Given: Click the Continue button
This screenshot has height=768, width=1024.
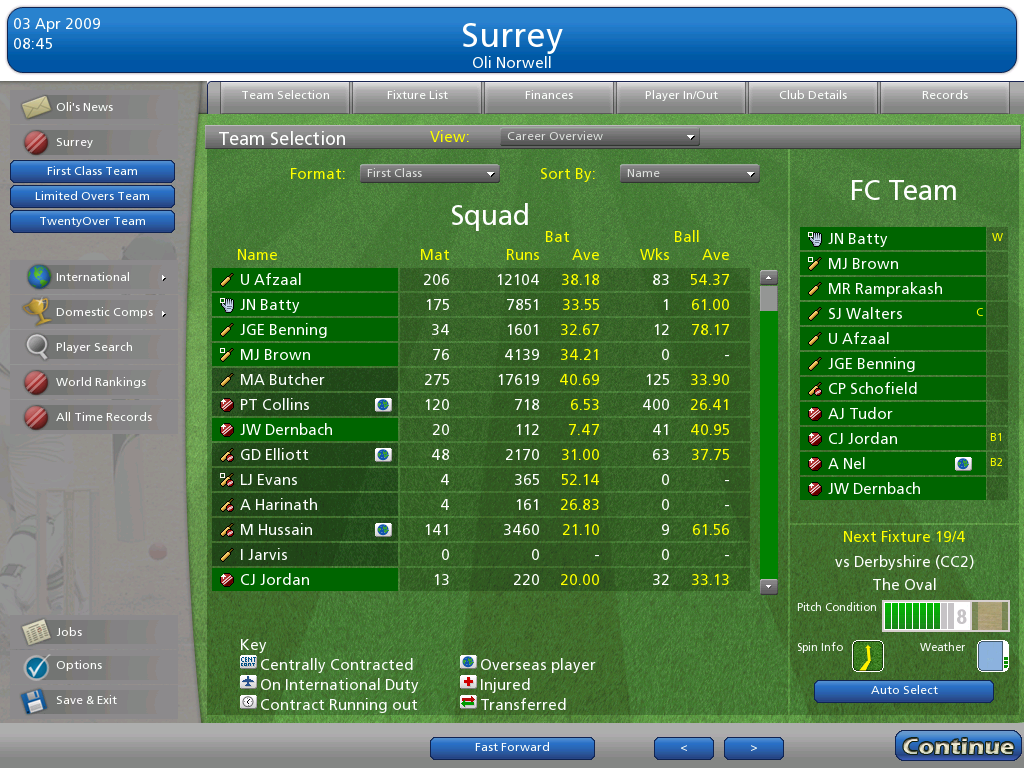Looking at the screenshot, I should [957, 746].
